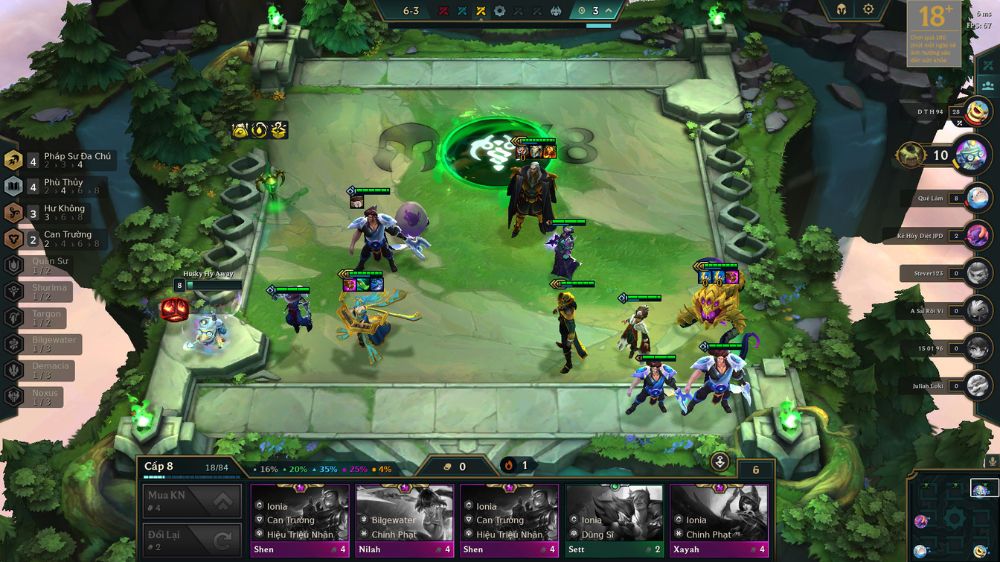The width and height of the screenshot is (1000, 562).
Task: Click the helmet icon beside the gear
Action: click(836, 9)
